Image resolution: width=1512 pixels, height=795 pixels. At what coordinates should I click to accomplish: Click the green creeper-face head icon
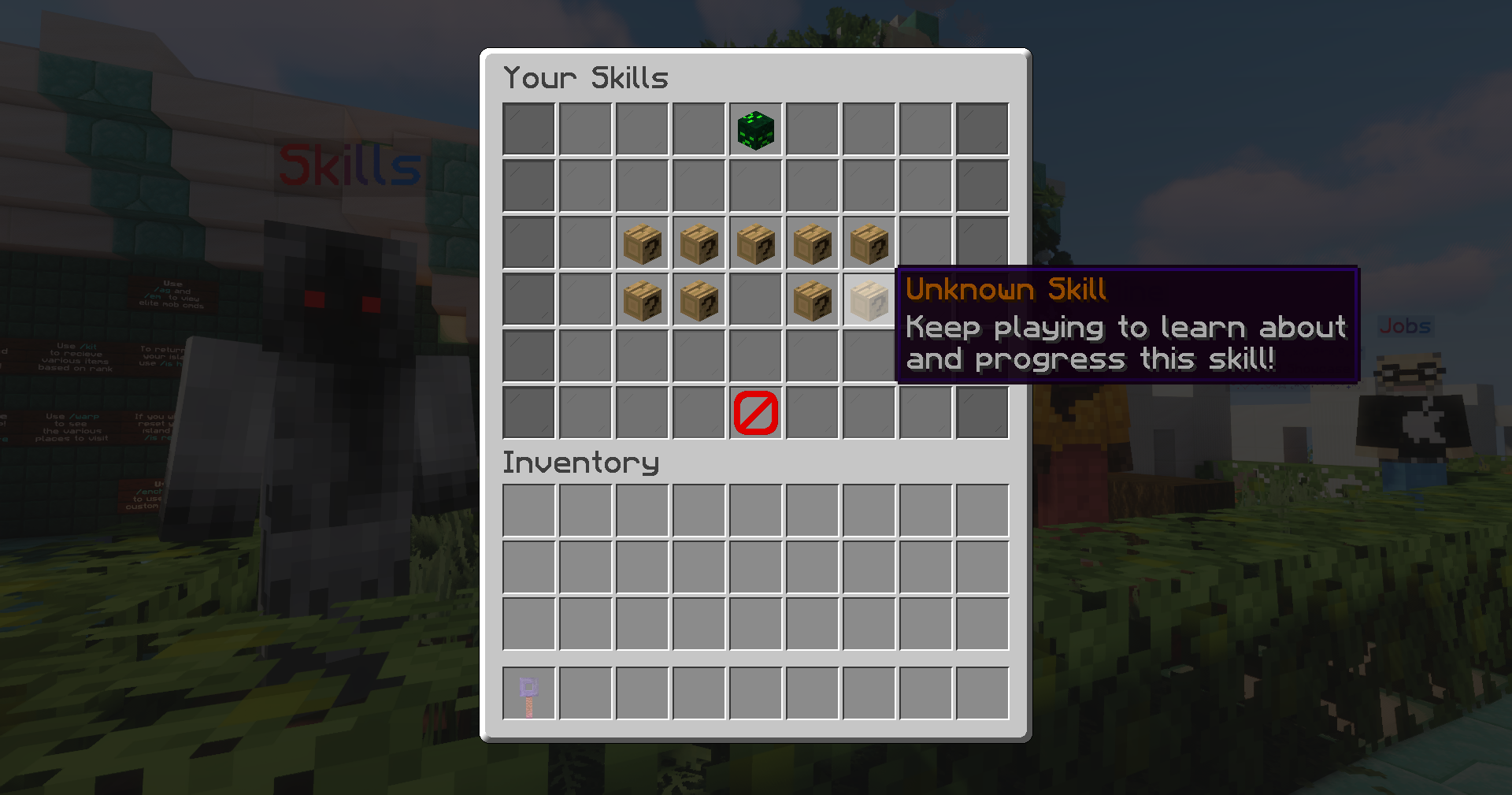coord(755,130)
